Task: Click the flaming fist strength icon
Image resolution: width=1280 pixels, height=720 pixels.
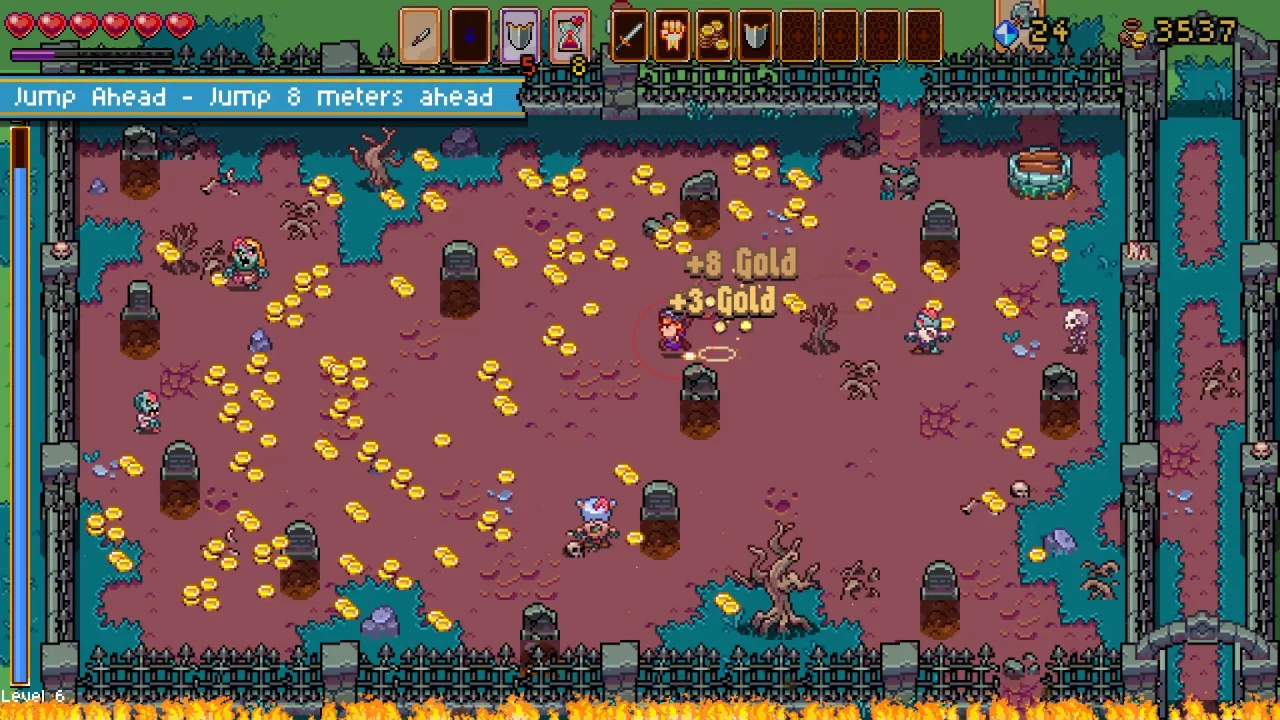Action: (672, 36)
